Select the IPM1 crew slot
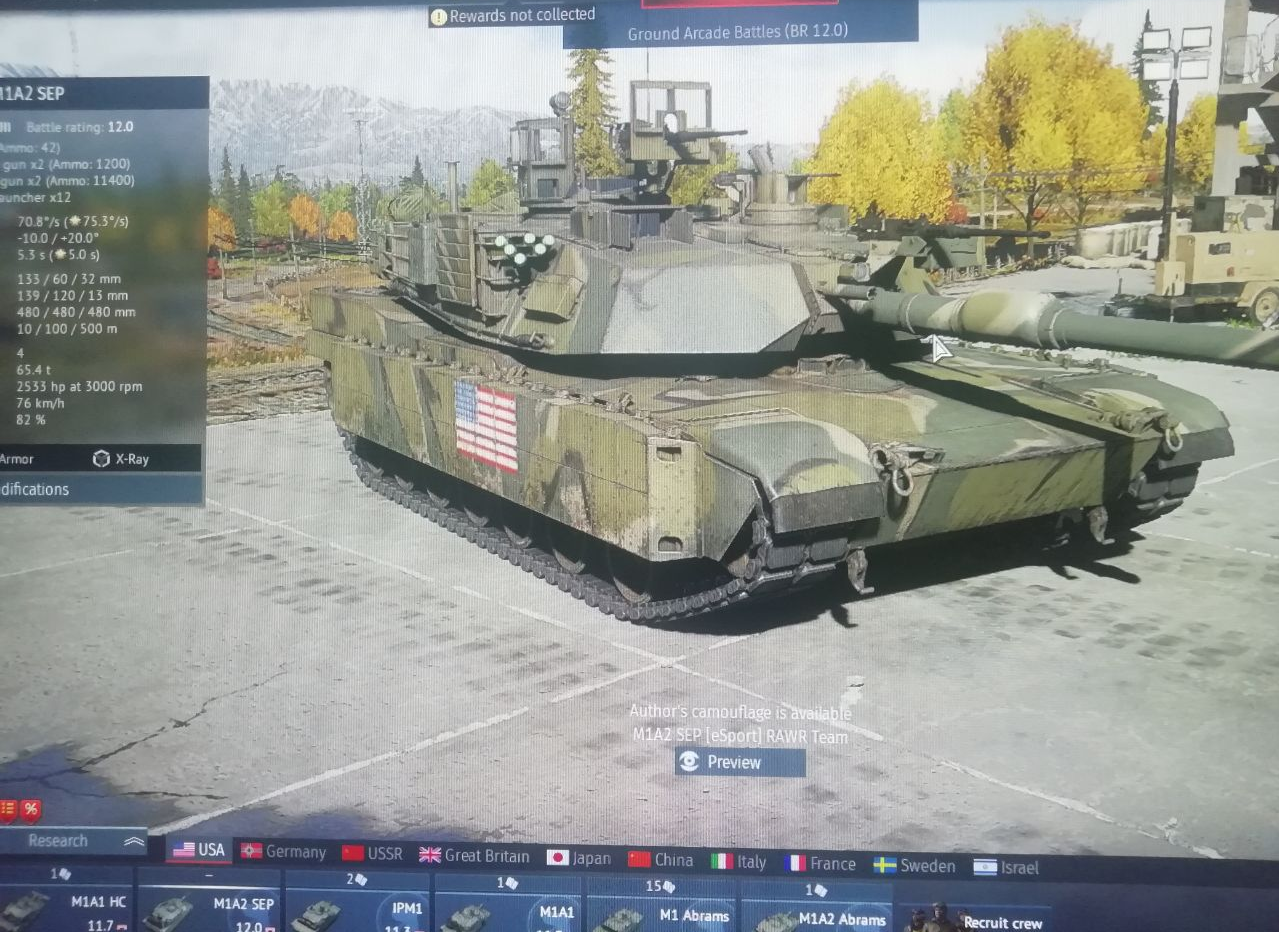Image resolution: width=1279 pixels, height=932 pixels. [x=358, y=910]
